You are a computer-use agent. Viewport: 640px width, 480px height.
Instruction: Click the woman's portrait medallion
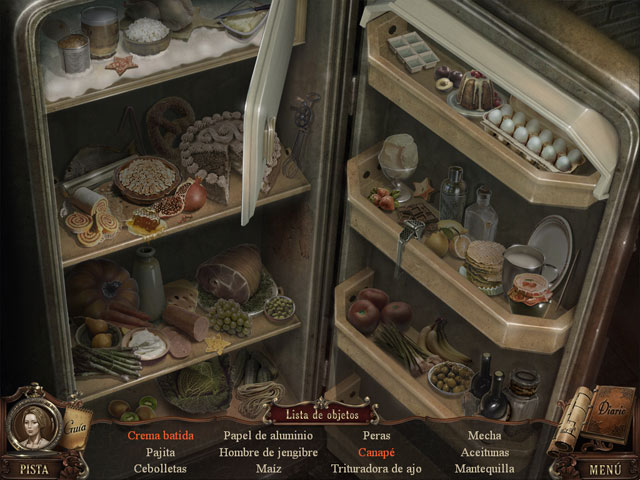tap(31, 420)
